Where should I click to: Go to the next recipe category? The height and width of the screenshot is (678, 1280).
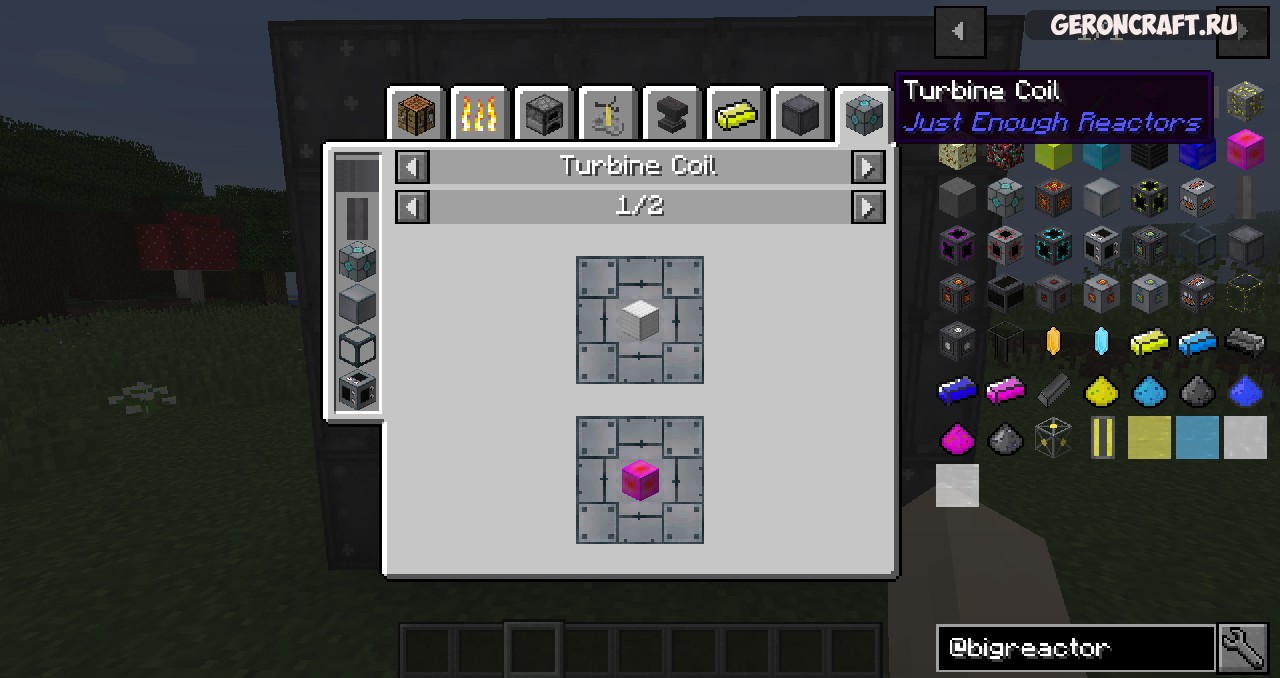[x=867, y=167]
